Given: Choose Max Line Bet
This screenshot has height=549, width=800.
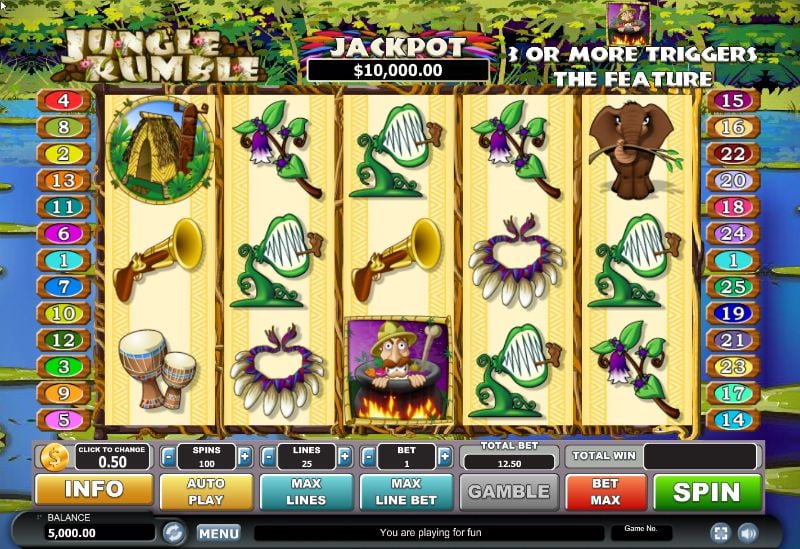Looking at the screenshot, I should coord(406,491).
